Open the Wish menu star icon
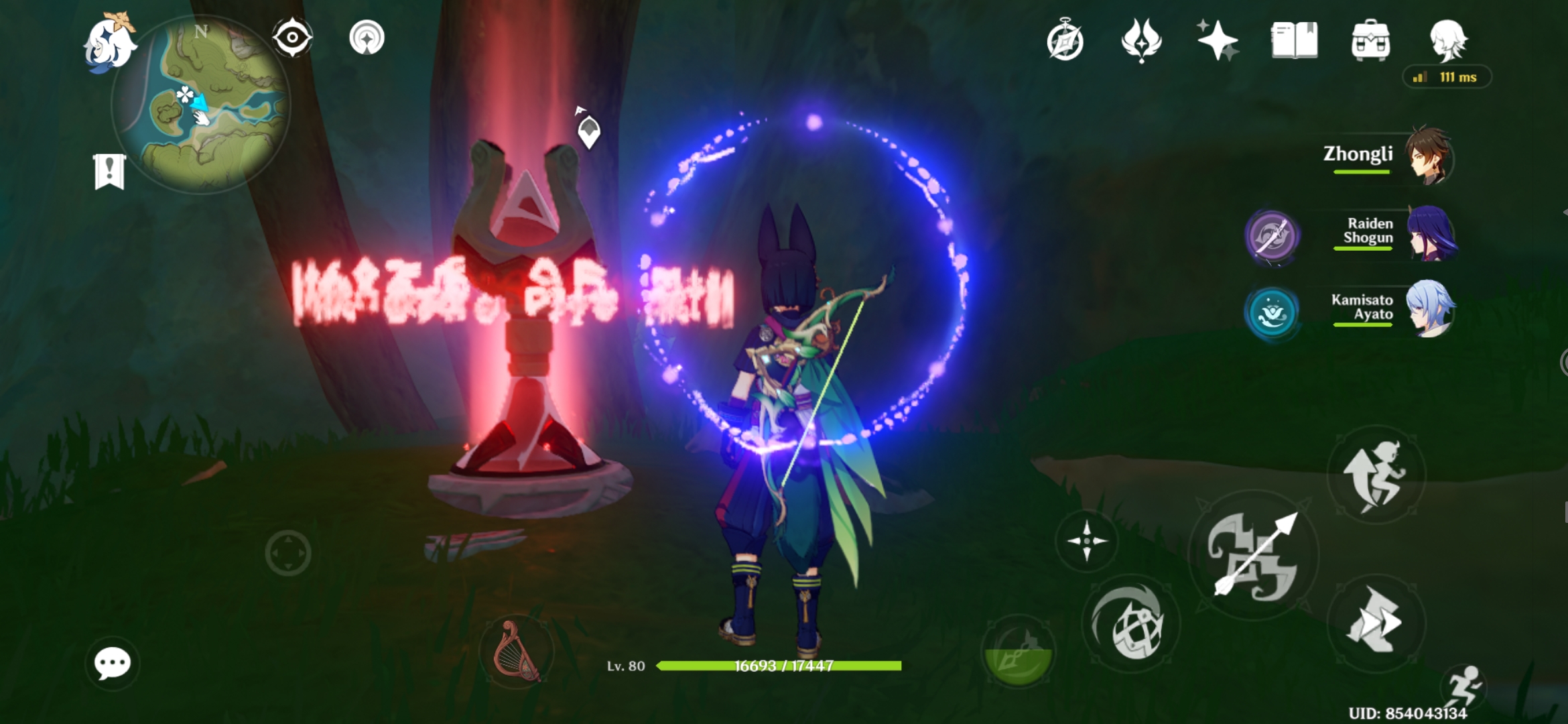Viewport: 1568px width, 724px height. click(1220, 42)
